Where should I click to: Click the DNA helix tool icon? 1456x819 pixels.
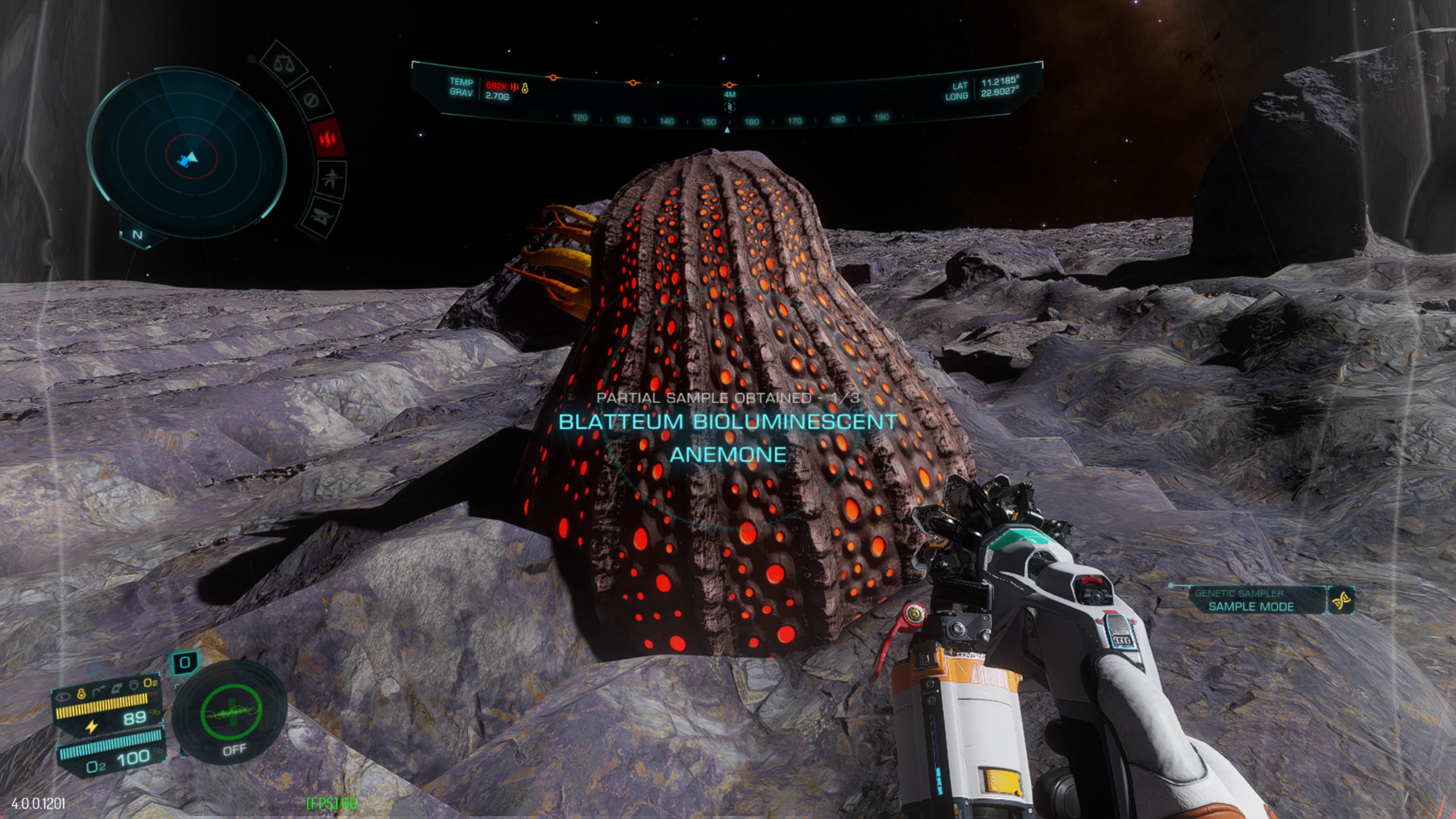coord(1342,601)
